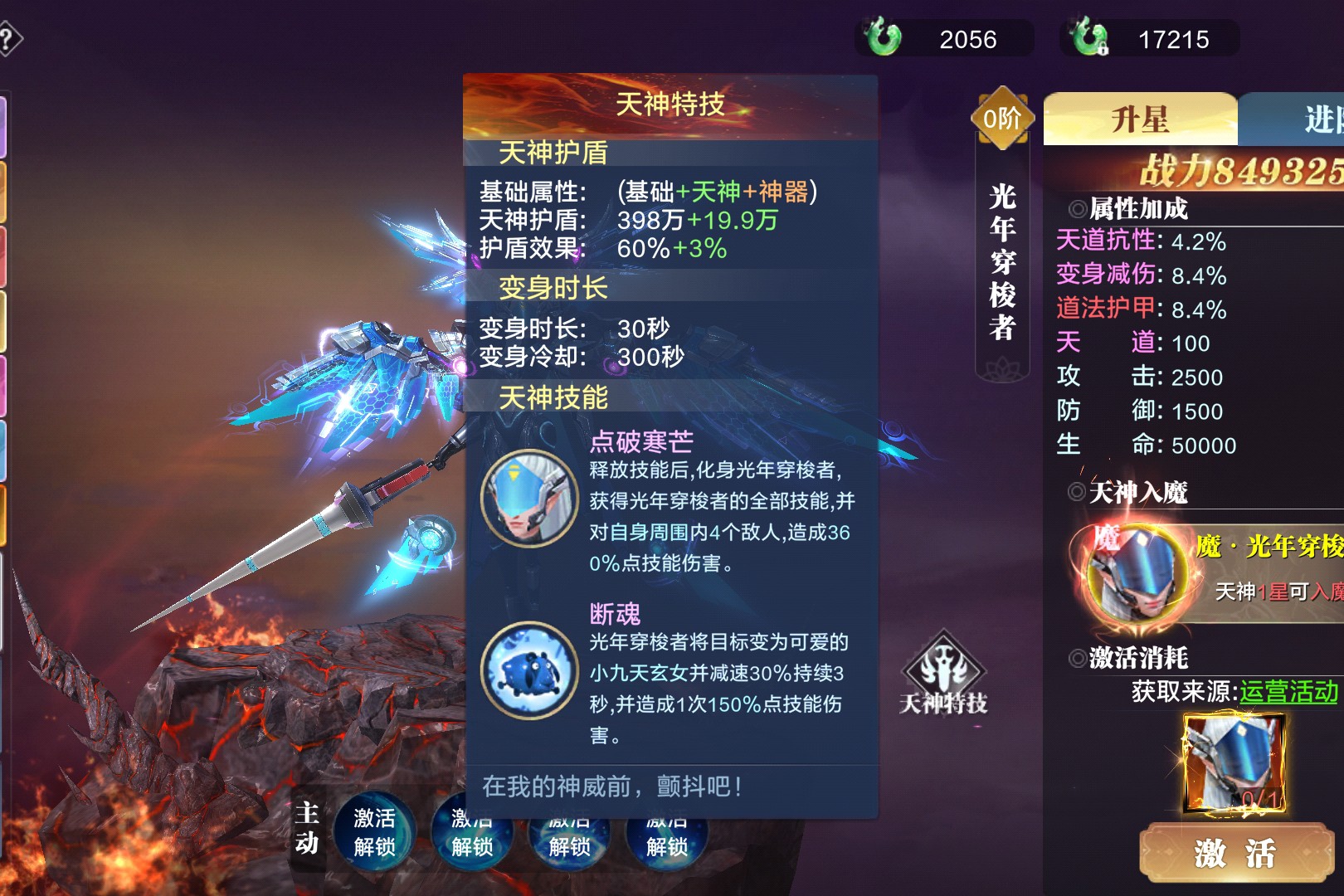The width and height of the screenshot is (1344, 896).
Task: Tap the 2056 green jade currency
Action: coord(944,39)
